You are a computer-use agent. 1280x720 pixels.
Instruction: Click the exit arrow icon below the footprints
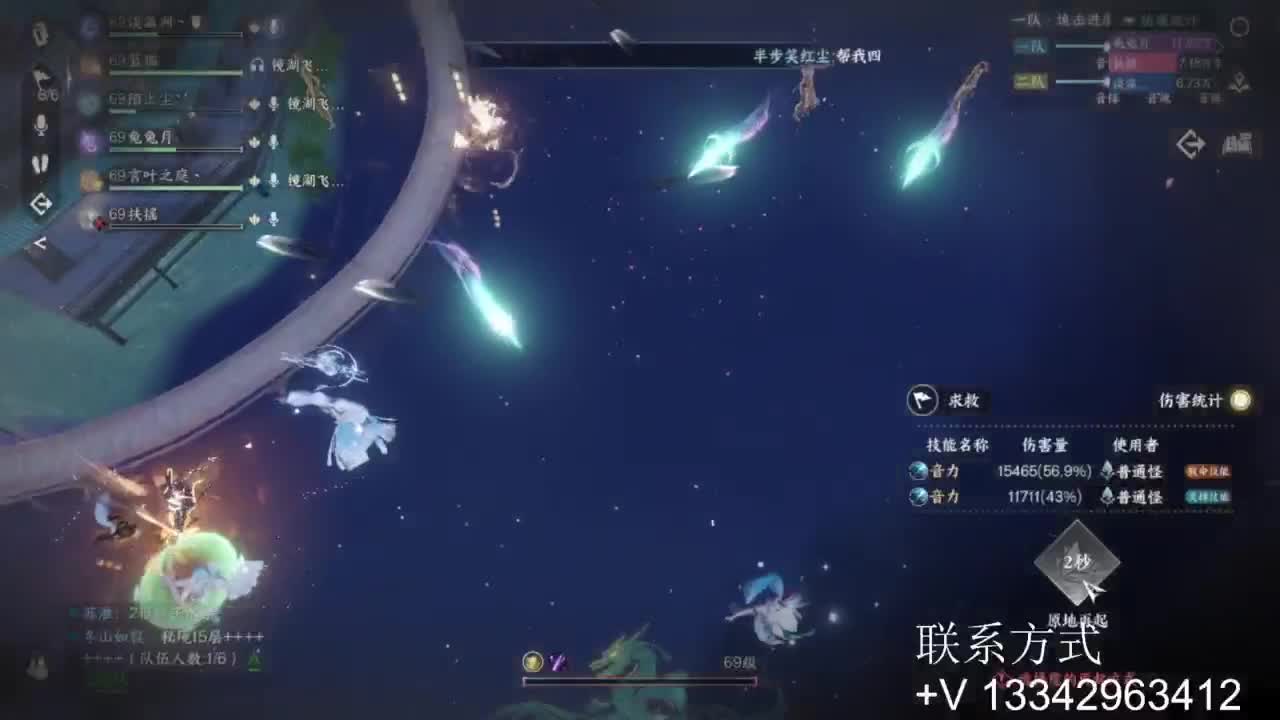coord(41,202)
